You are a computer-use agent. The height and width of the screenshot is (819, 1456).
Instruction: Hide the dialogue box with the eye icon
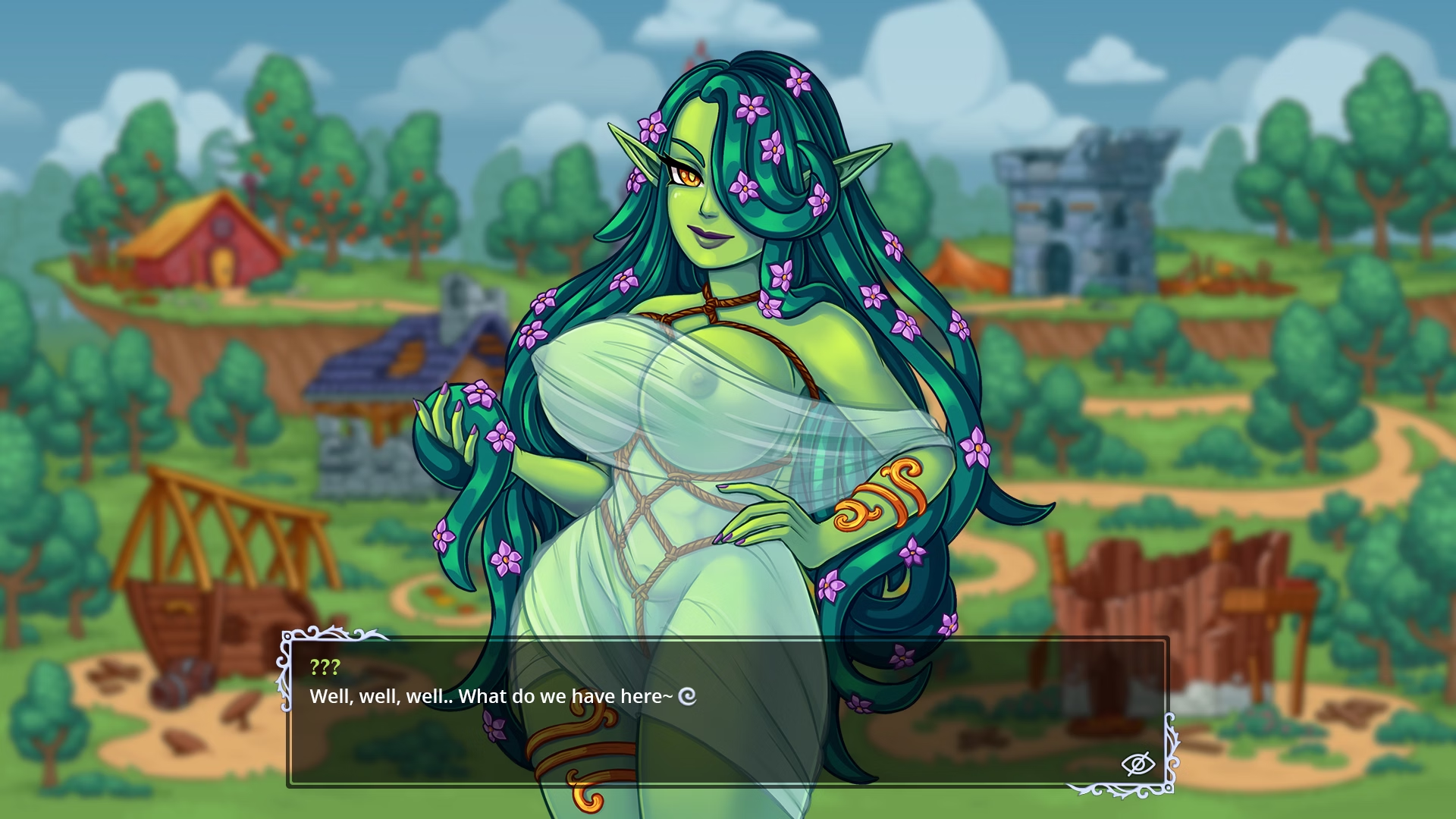1137,764
